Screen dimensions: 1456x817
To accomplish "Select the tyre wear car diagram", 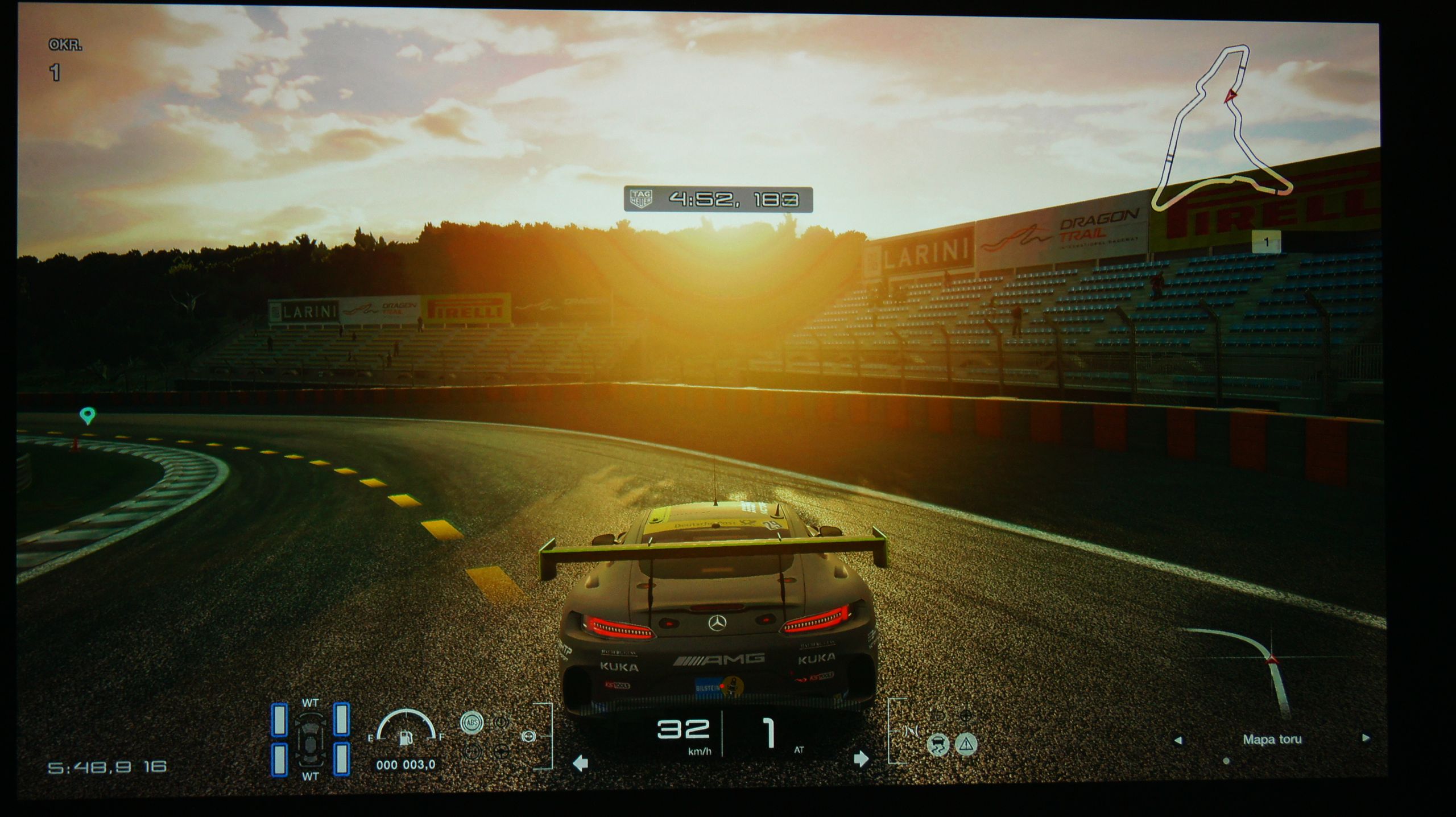I will point(310,739).
